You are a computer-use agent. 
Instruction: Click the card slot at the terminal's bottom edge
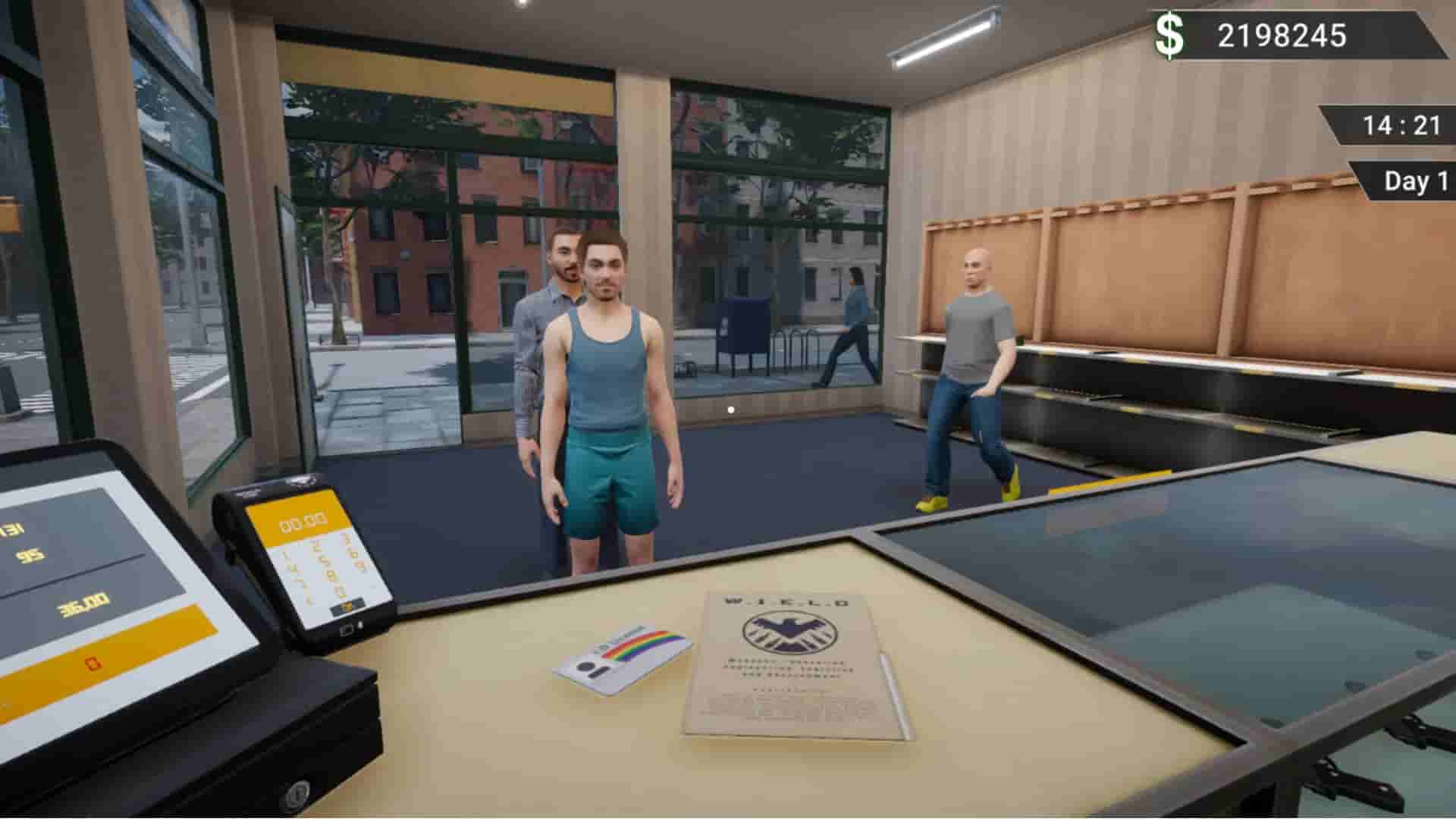point(347,630)
